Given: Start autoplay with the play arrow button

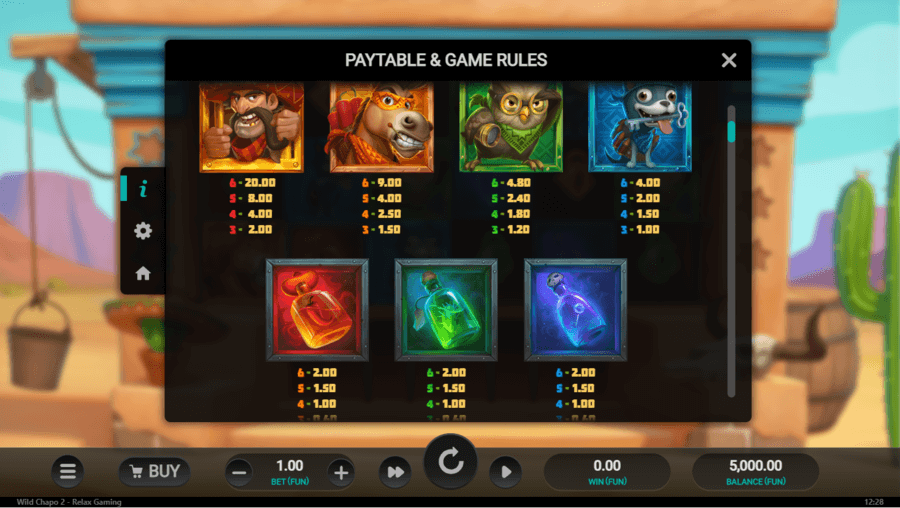Looking at the screenshot, I should pyautogui.click(x=505, y=472).
